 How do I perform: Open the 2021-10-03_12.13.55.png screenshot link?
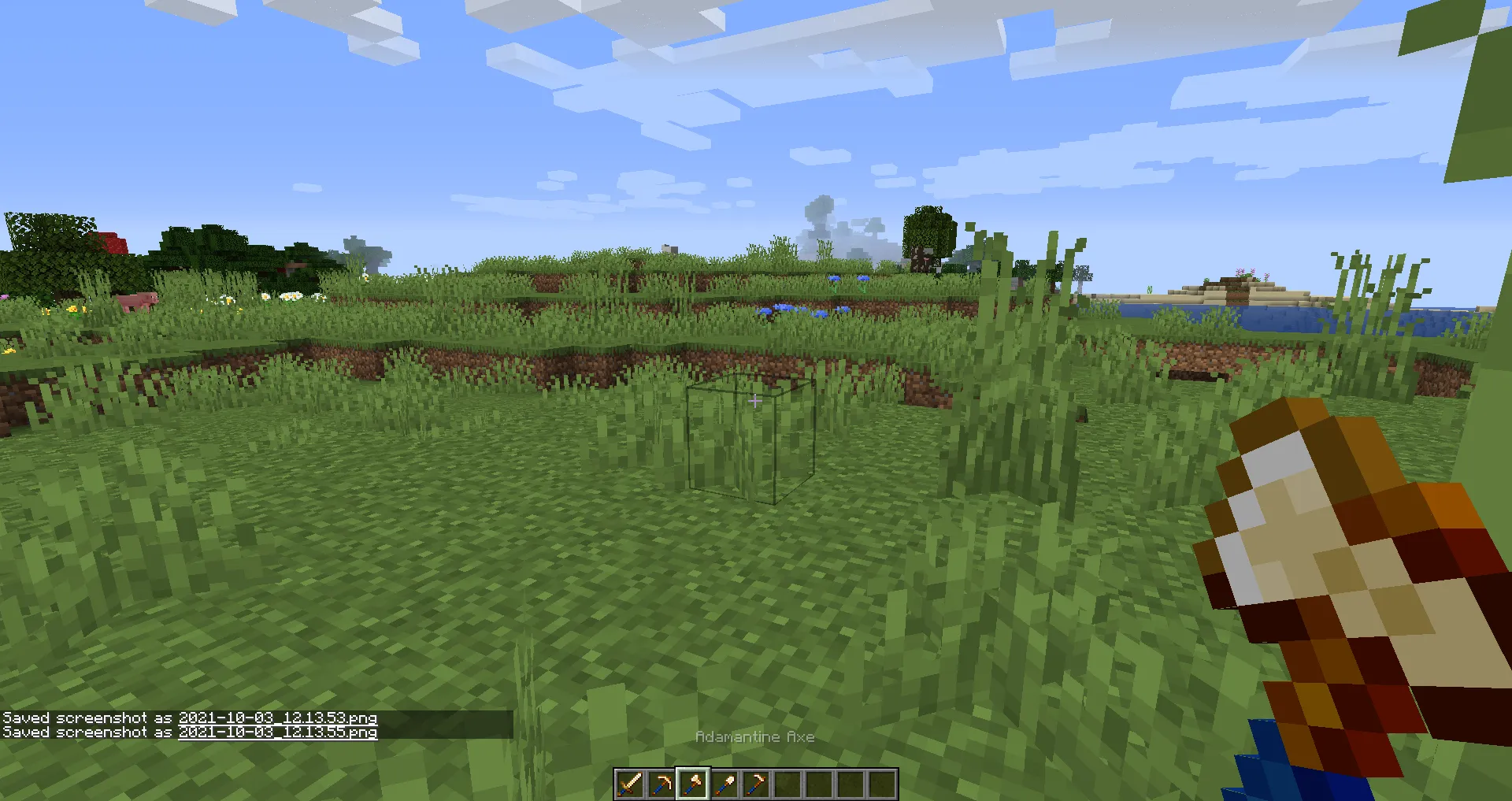pos(277,732)
